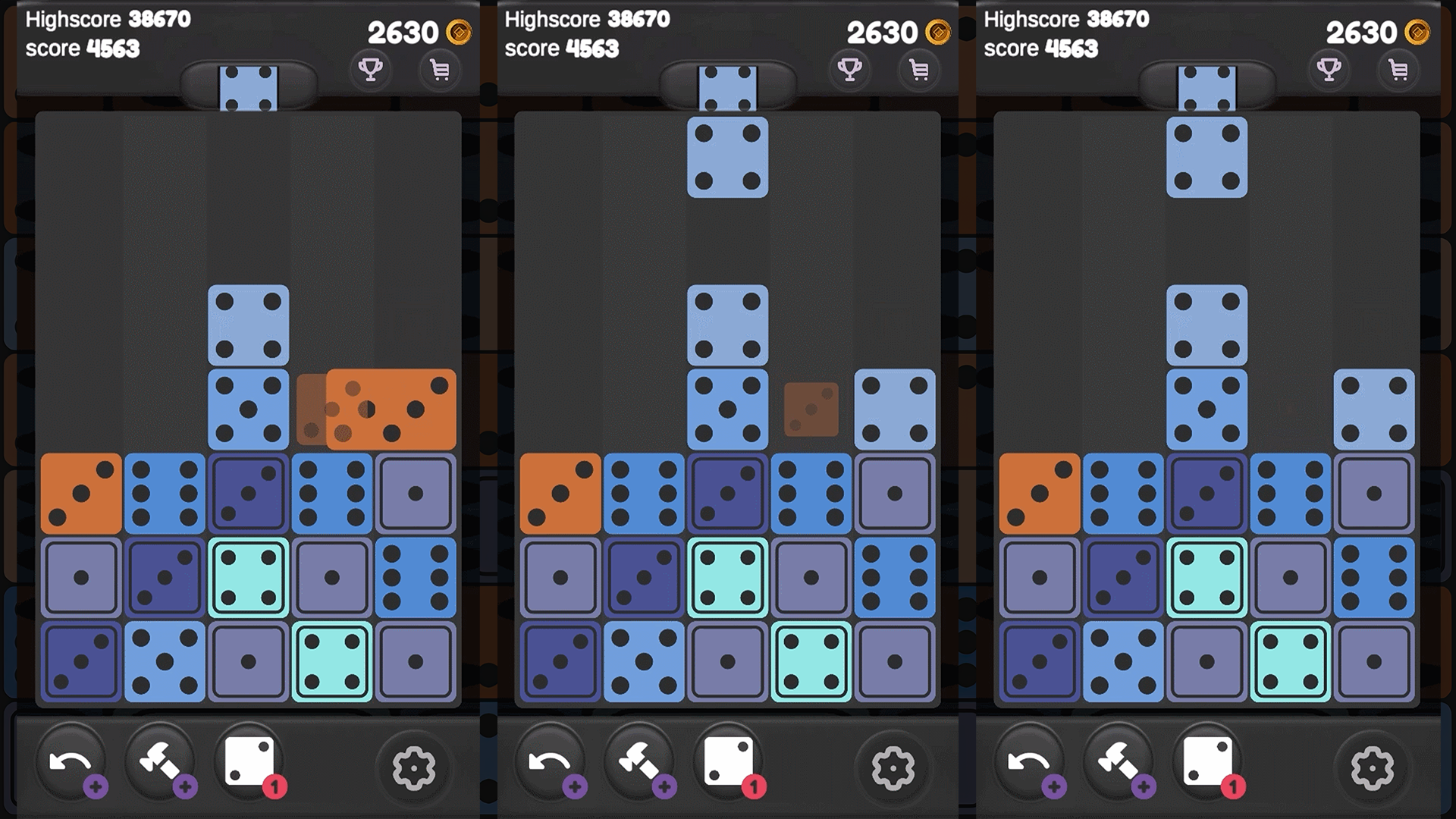Use the single white die power-up

point(250,761)
